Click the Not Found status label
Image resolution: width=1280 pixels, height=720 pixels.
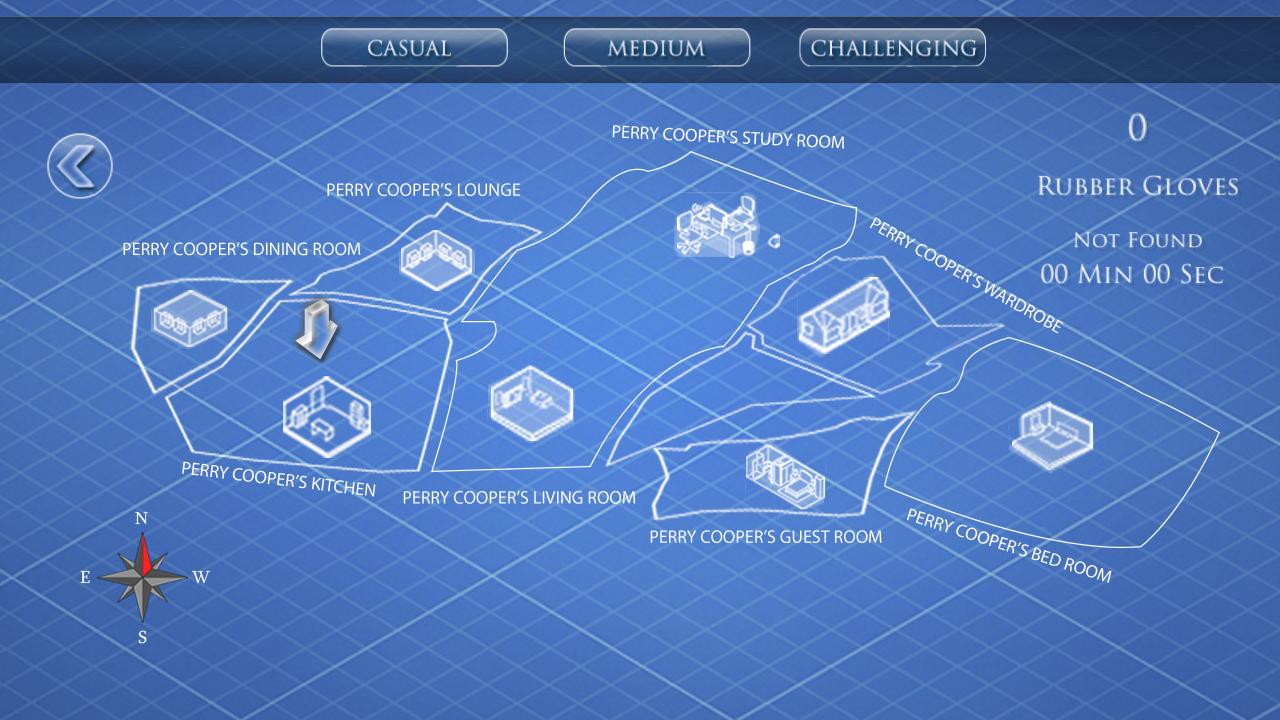pyautogui.click(x=1138, y=240)
